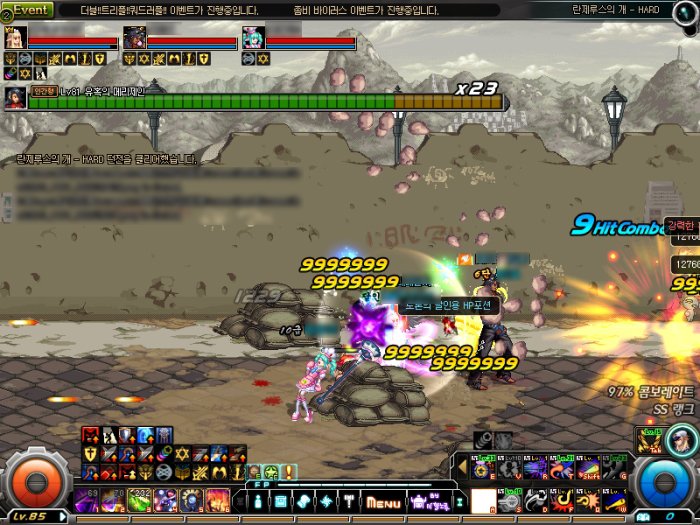700x525 pixels.
Task: Click the potion bottle icon on menu bar
Action: point(258,500)
